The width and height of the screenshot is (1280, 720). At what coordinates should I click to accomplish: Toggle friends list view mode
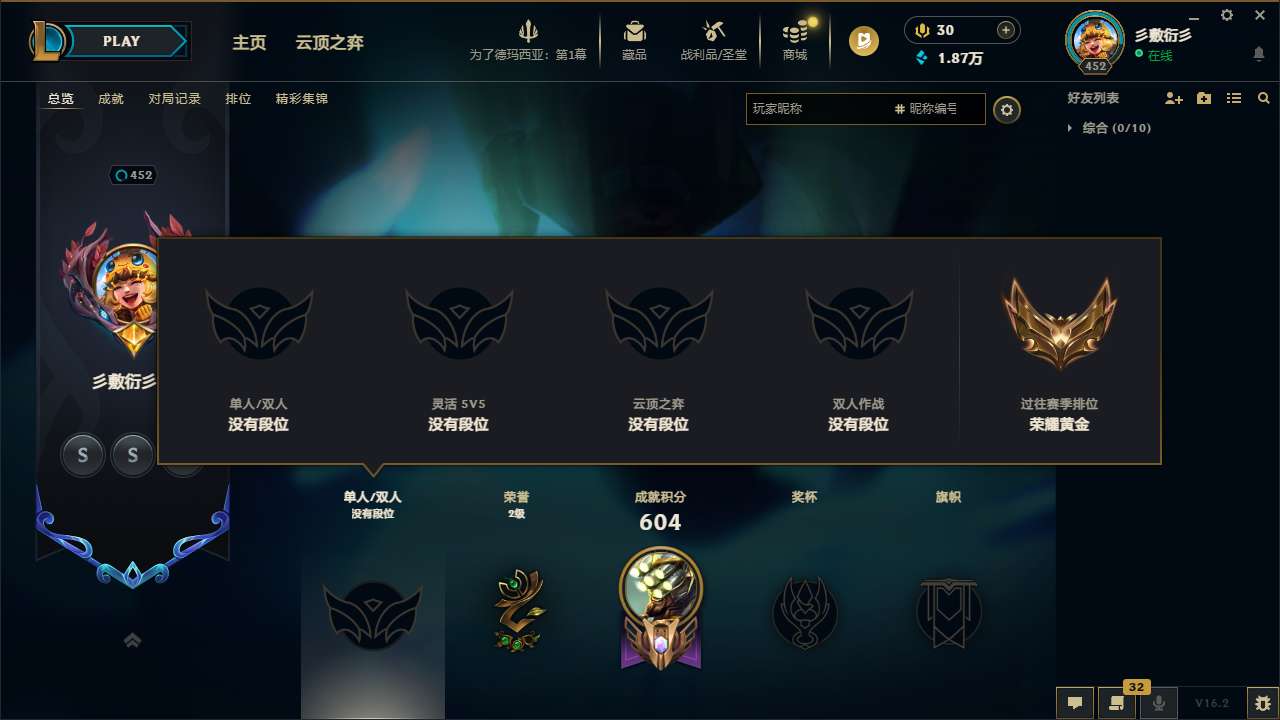coord(1233,98)
